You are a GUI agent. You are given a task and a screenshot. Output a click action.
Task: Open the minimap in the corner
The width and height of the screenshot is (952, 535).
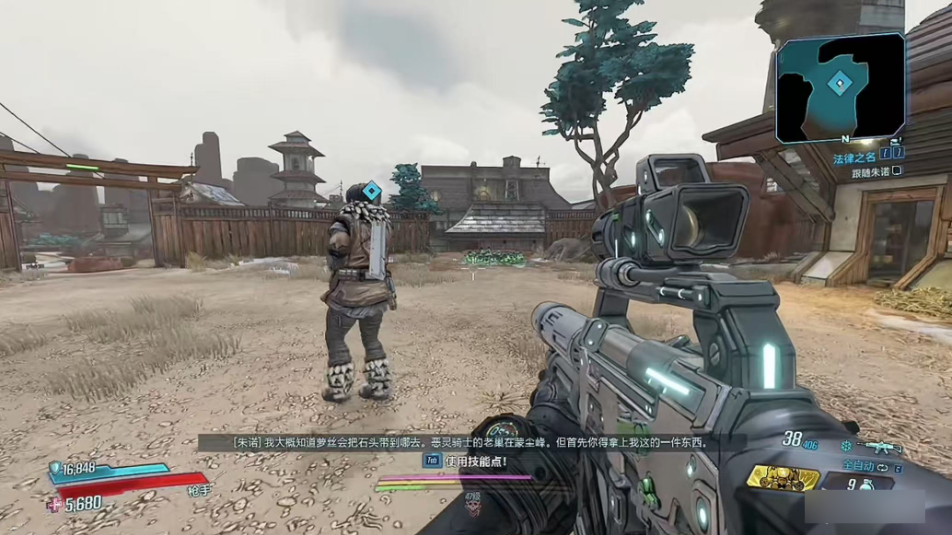[841, 87]
